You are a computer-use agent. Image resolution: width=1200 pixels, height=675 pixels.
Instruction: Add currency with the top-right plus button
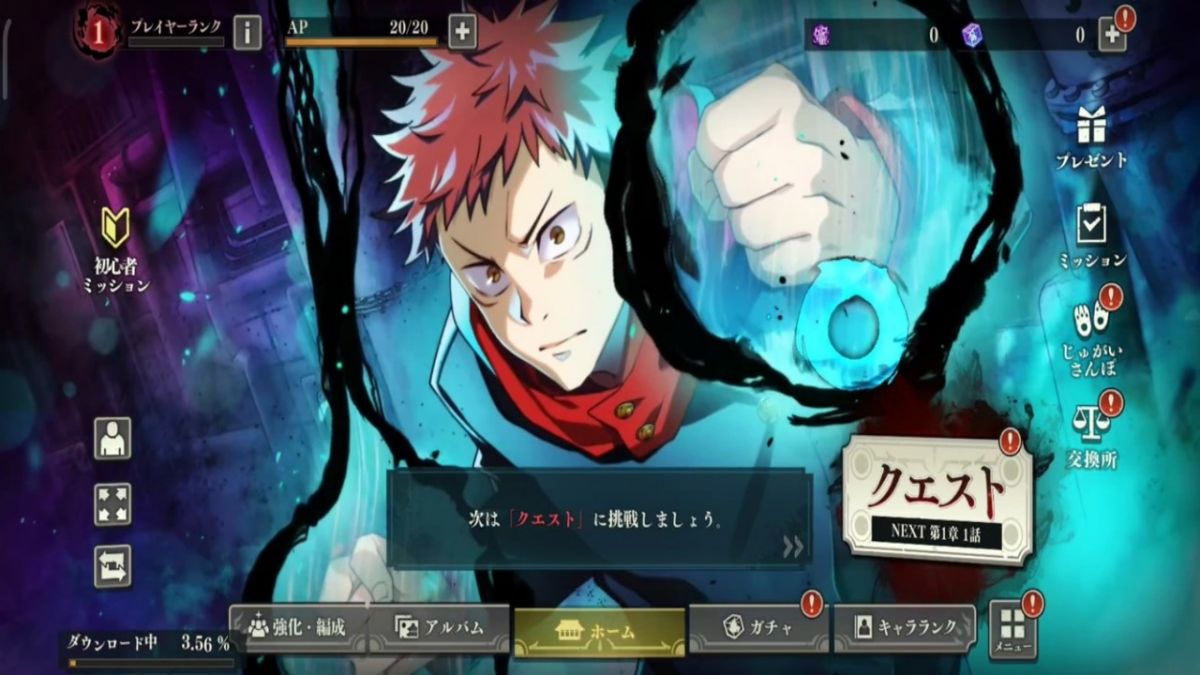1112,35
